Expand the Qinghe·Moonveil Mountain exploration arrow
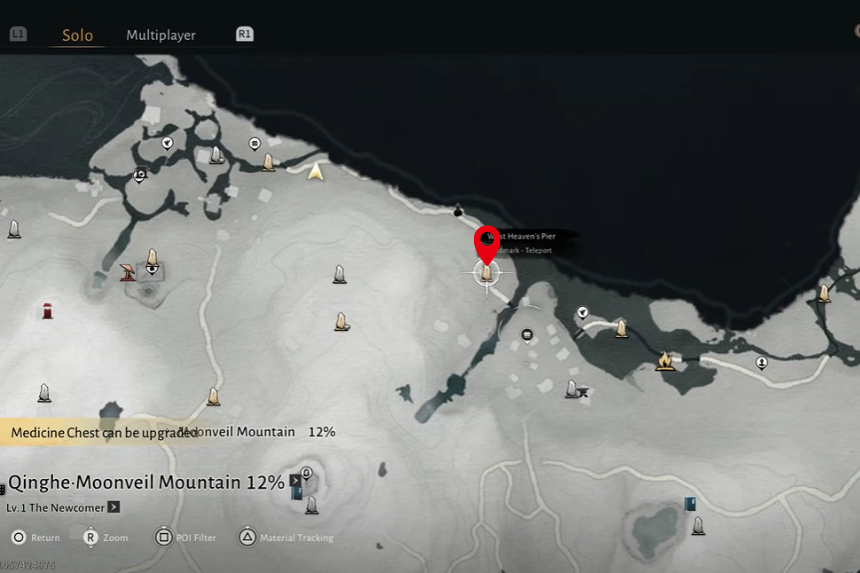 [296, 481]
